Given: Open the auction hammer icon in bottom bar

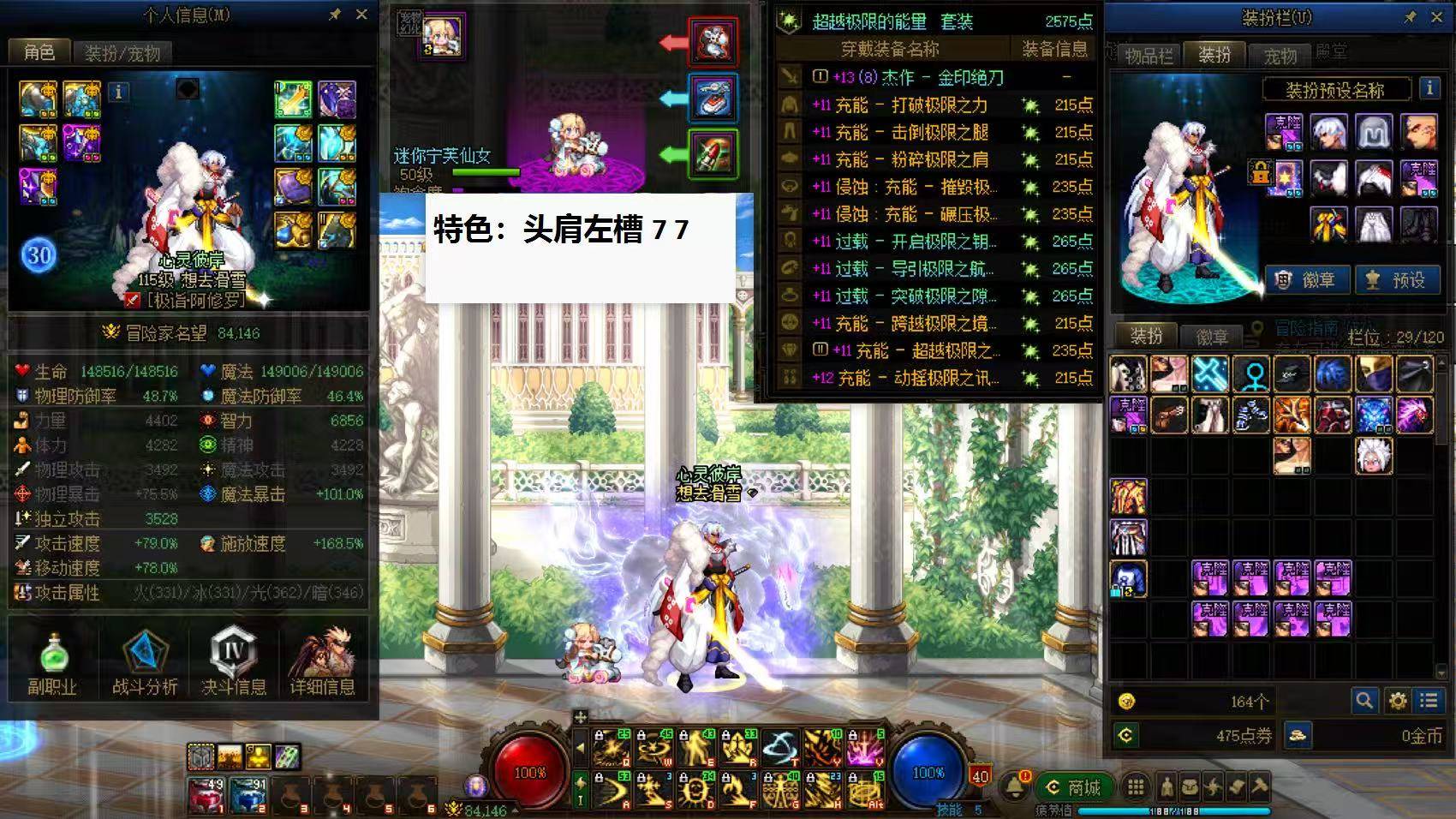Looking at the screenshot, I should tap(1257, 786).
